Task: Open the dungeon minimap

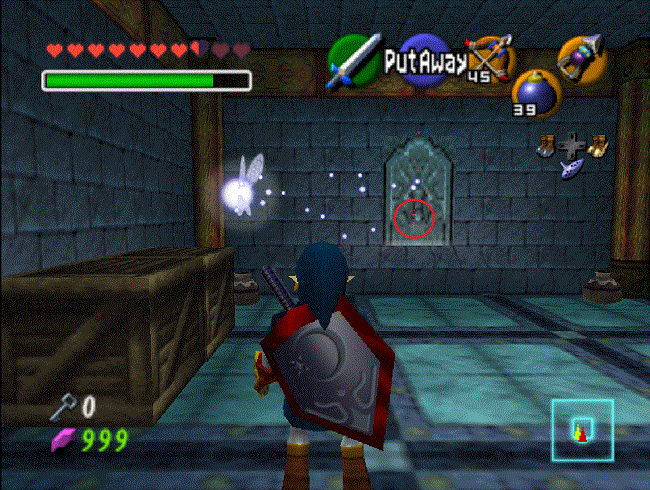Action: 582,428
